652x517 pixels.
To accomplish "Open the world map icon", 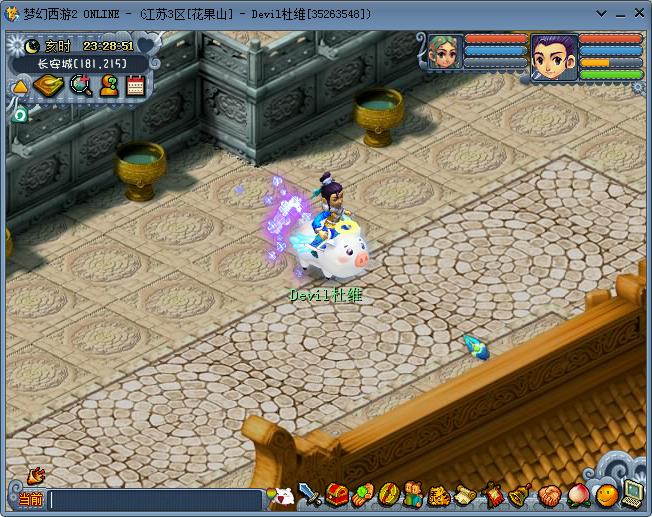I will [48, 86].
